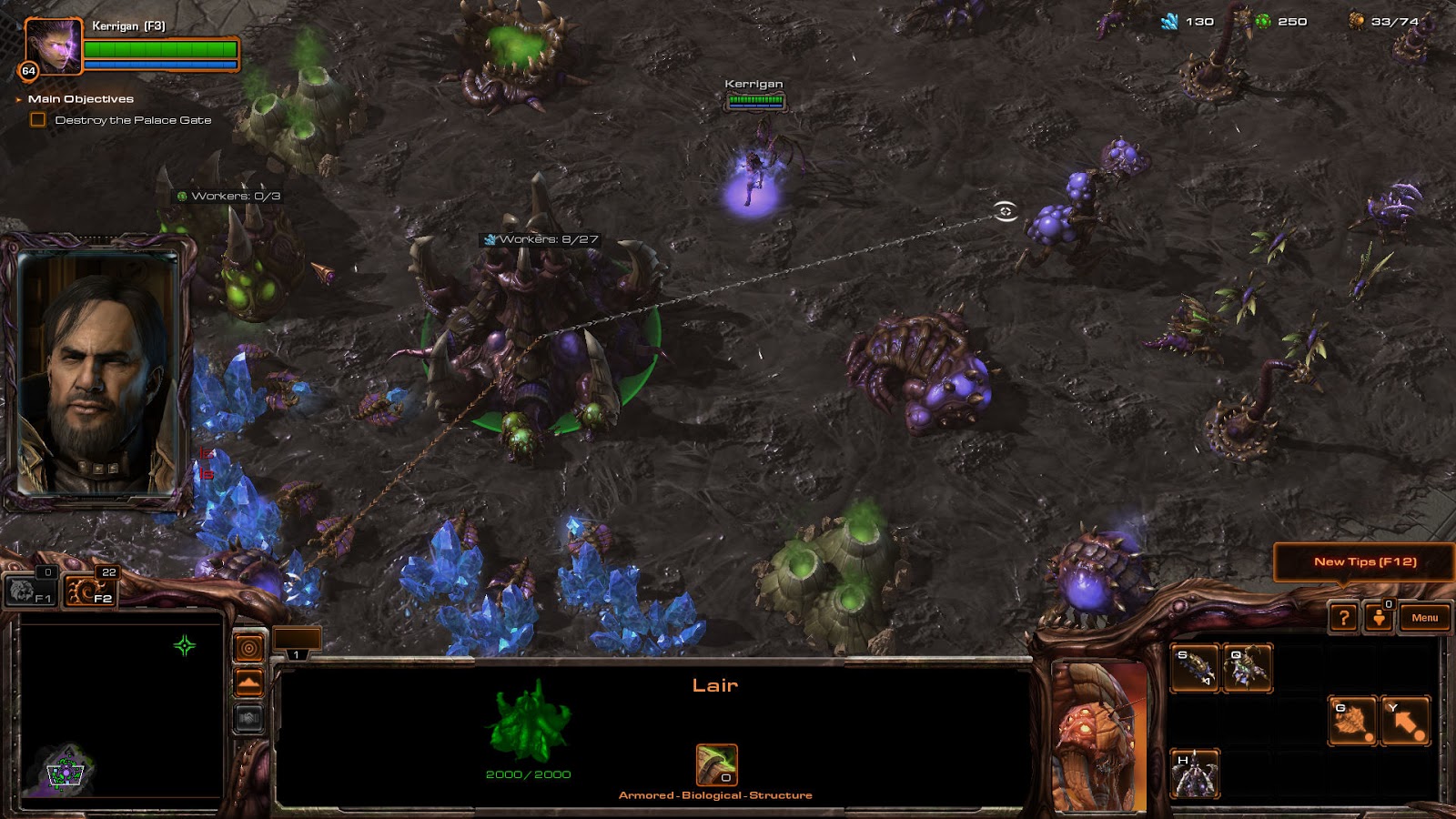Image resolution: width=1456 pixels, height=819 pixels.
Task: Toggle the Destroy the Palace Gate objective
Action: pos(38,120)
